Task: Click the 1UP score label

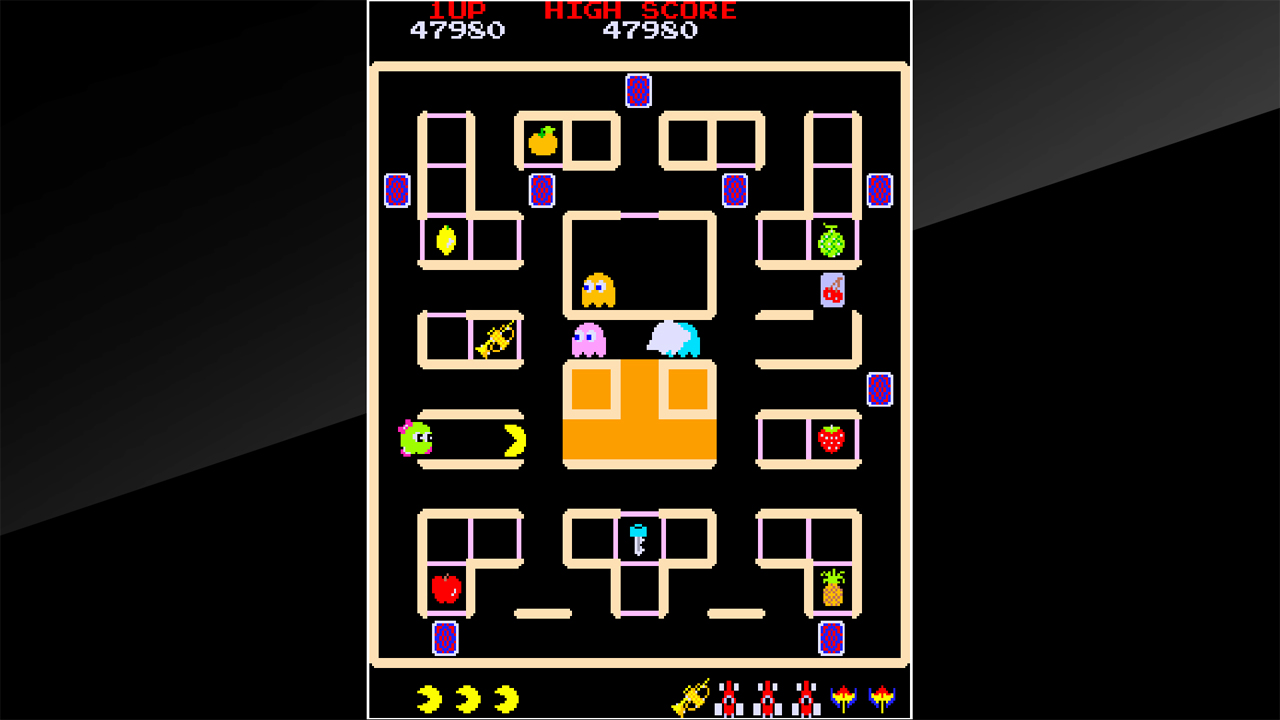Action: (459, 11)
